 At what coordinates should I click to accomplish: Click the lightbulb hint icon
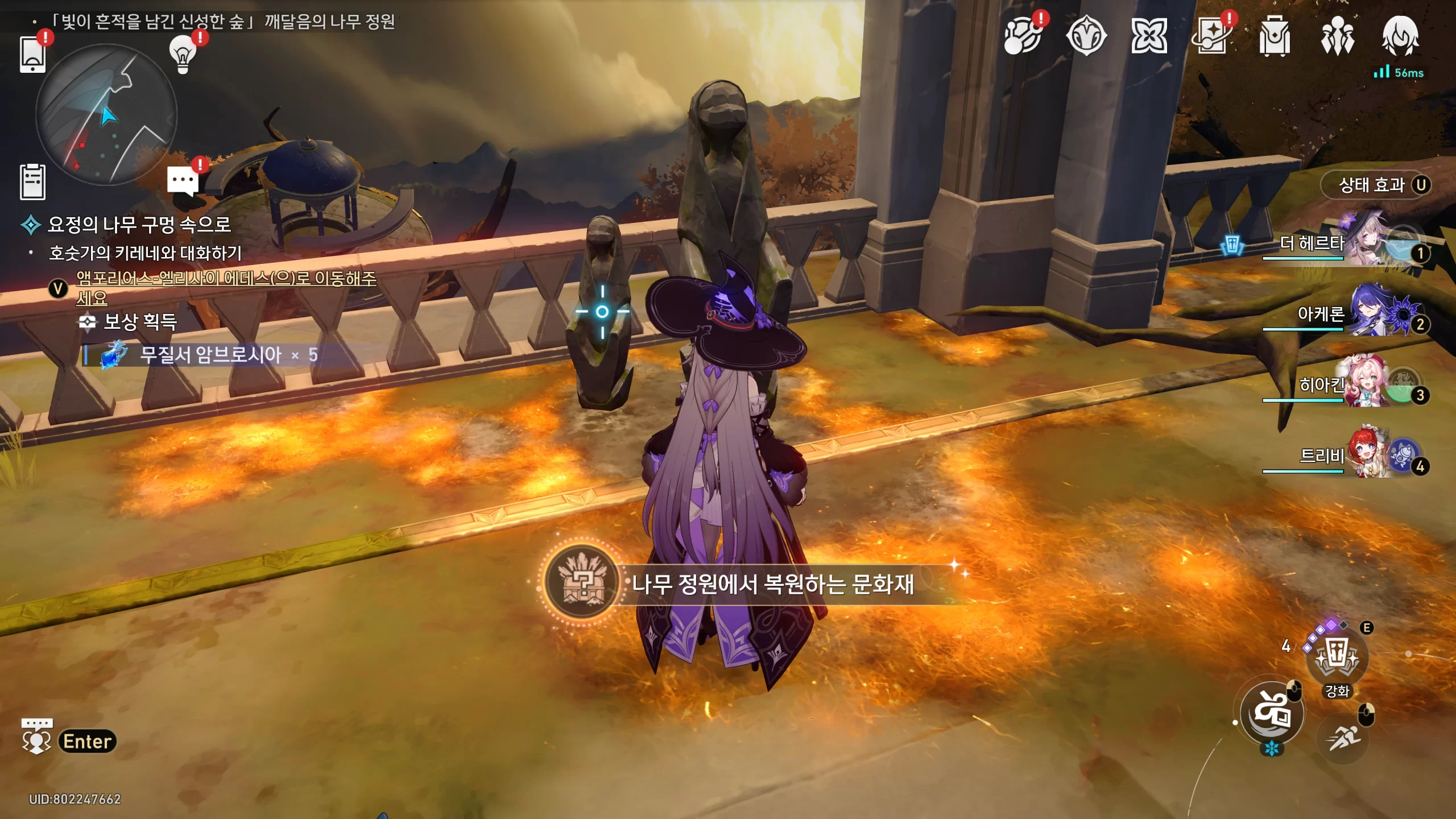(183, 55)
